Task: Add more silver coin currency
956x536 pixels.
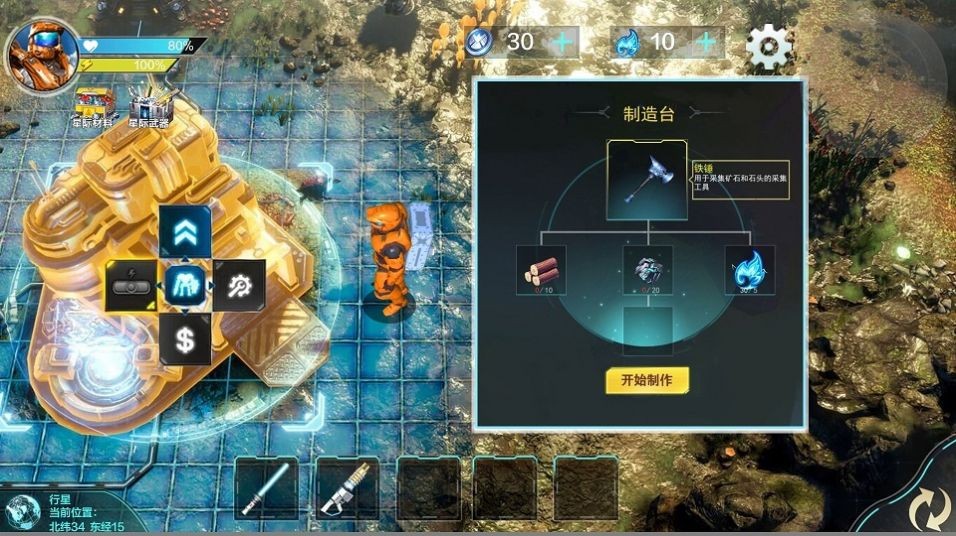Action: [563, 42]
